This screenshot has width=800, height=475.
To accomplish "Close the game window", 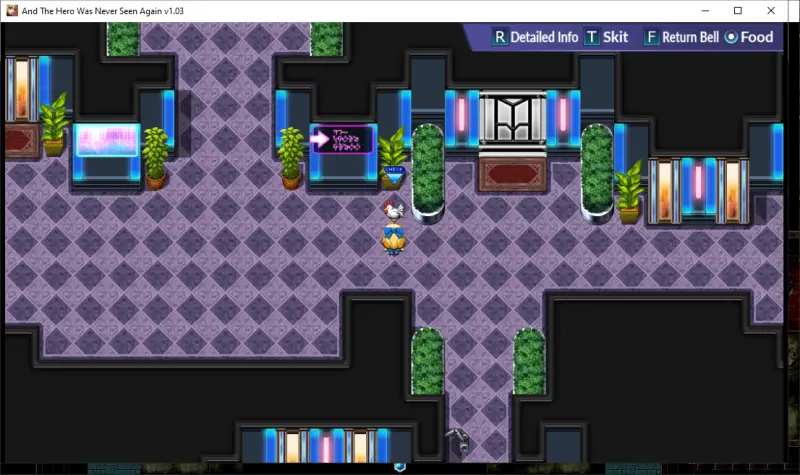I will 776,10.
